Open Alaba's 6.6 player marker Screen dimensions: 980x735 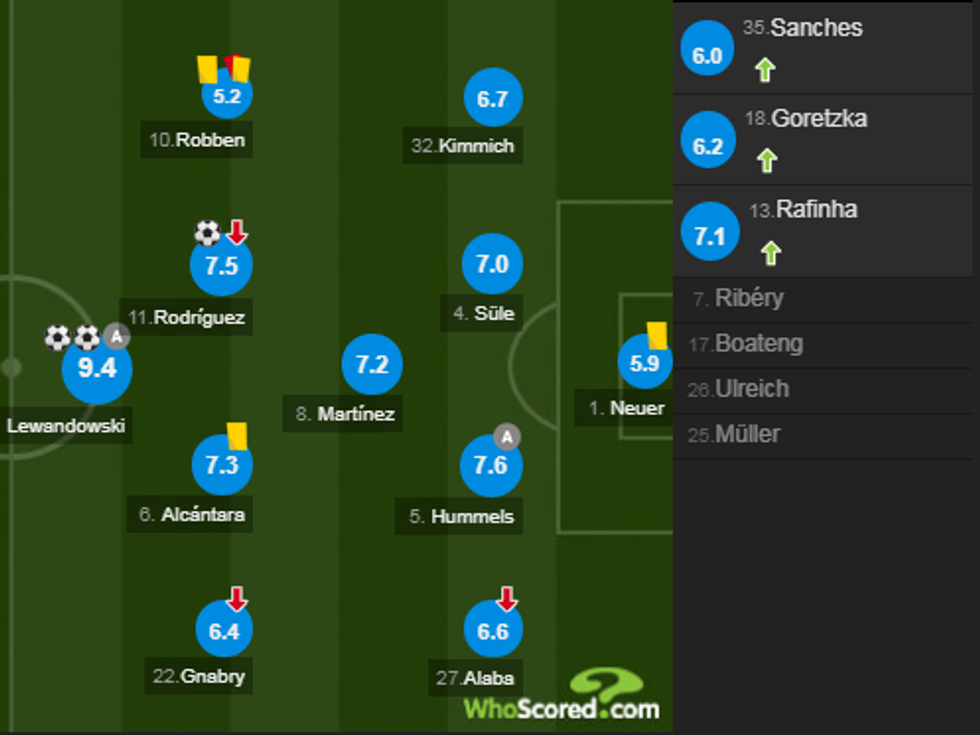click(493, 631)
